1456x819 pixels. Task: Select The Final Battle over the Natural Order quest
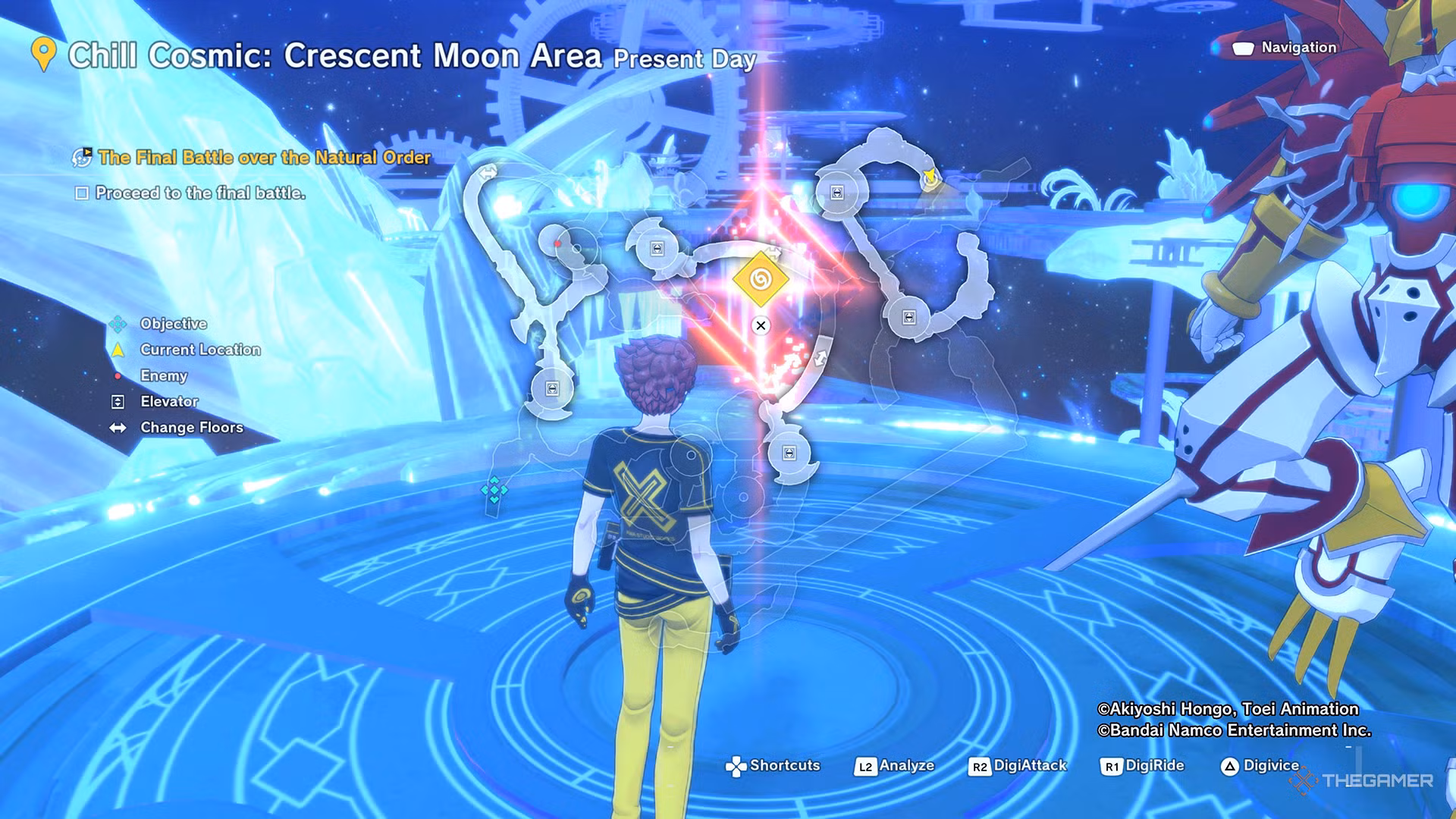click(264, 158)
